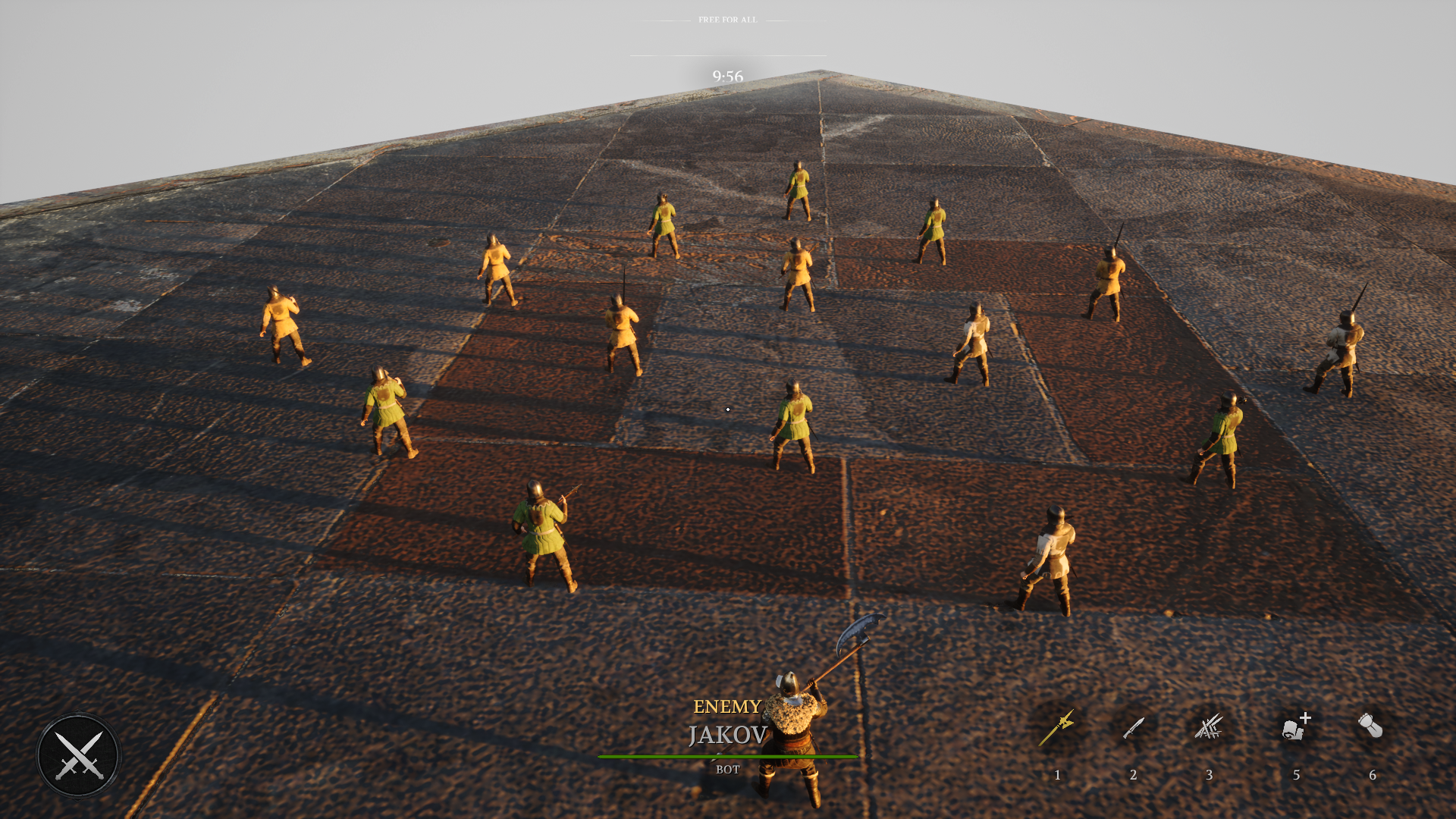This screenshot has height=819, width=1456.
Task: Click the number 5 under the bandage icon
Action: [1296, 775]
